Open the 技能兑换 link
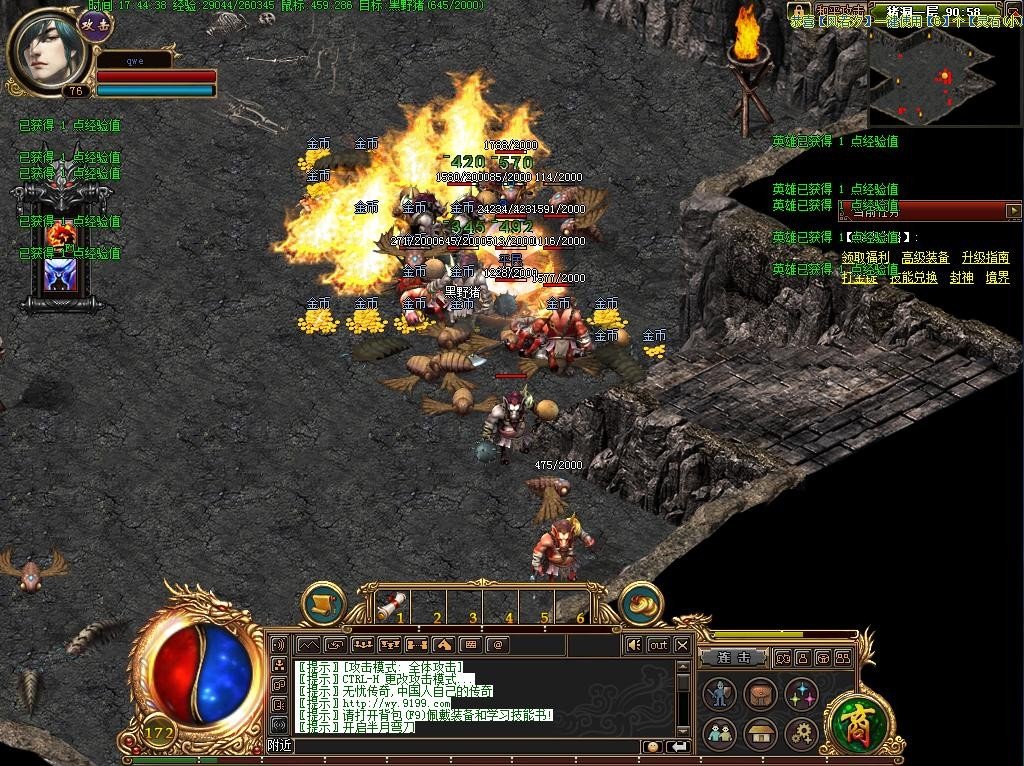The width and height of the screenshot is (1024, 766). coord(913,278)
